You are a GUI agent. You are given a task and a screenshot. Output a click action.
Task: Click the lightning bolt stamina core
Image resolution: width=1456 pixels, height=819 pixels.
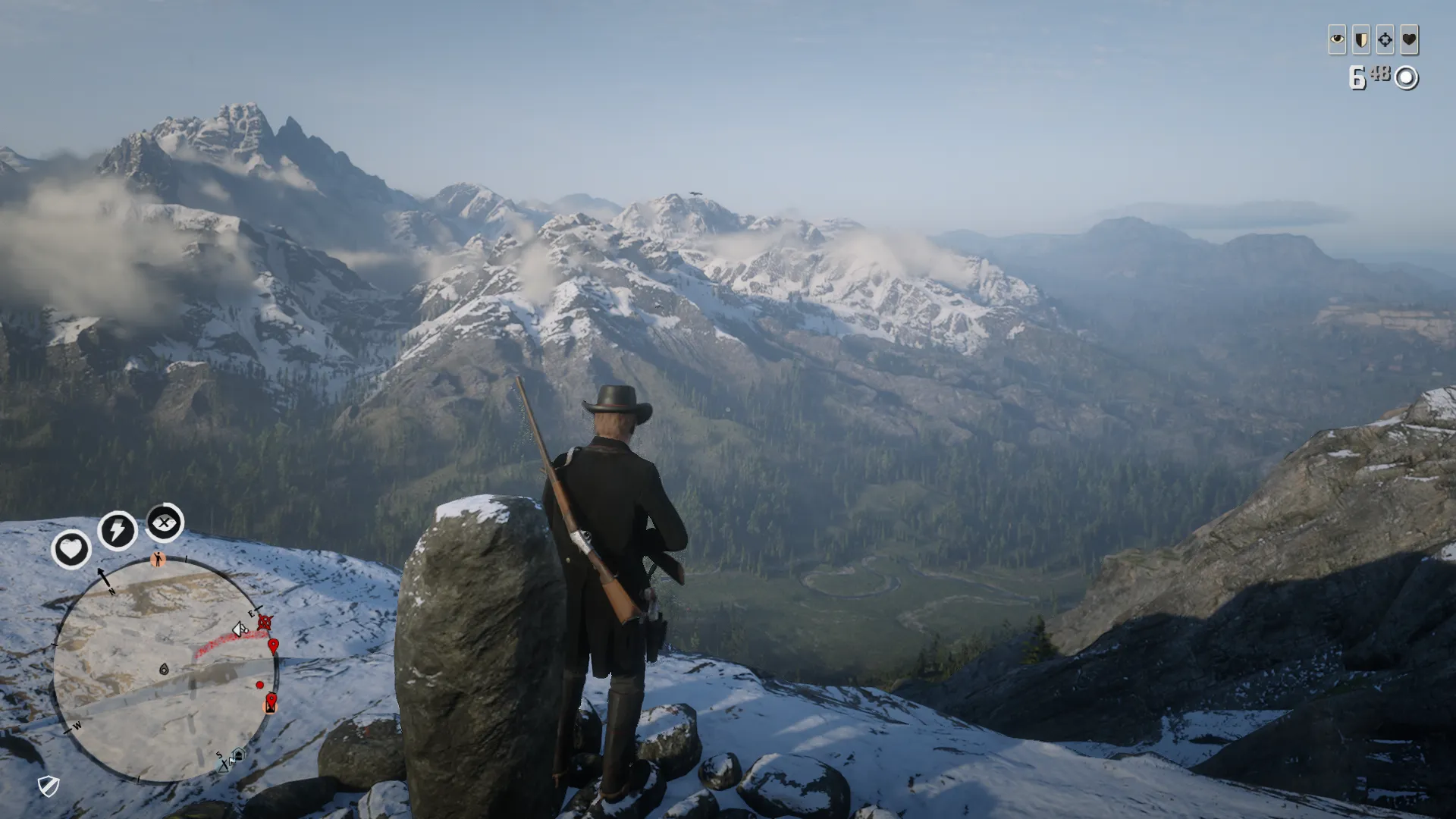pyautogui.click(x=117, y=529)
